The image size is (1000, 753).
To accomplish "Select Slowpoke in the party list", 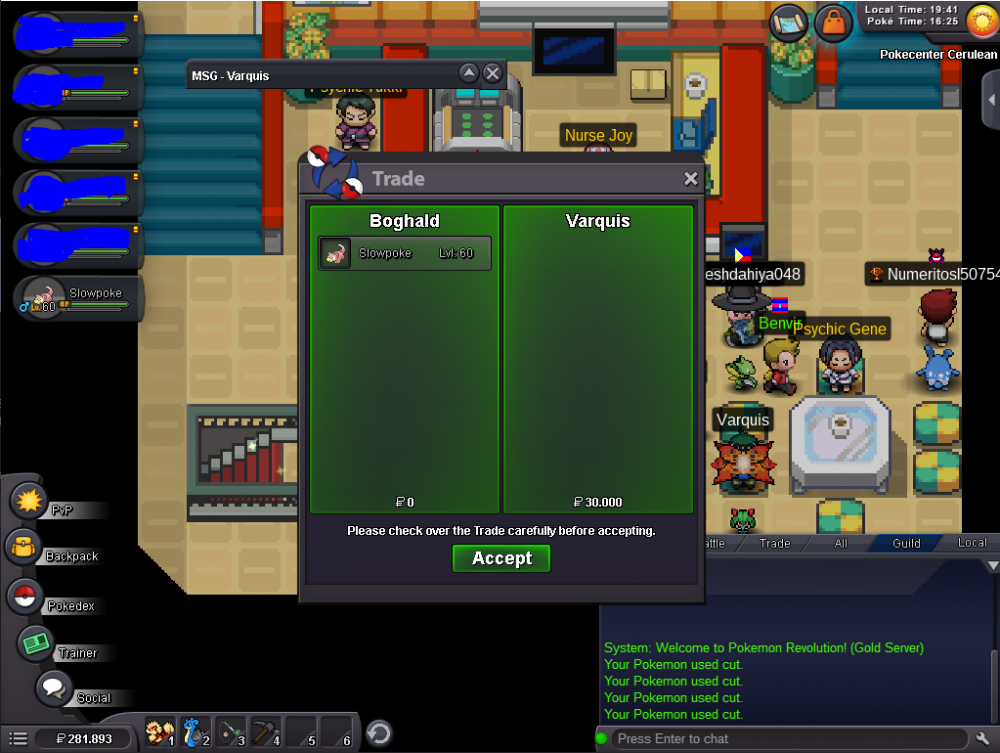I will coord(75,298).
